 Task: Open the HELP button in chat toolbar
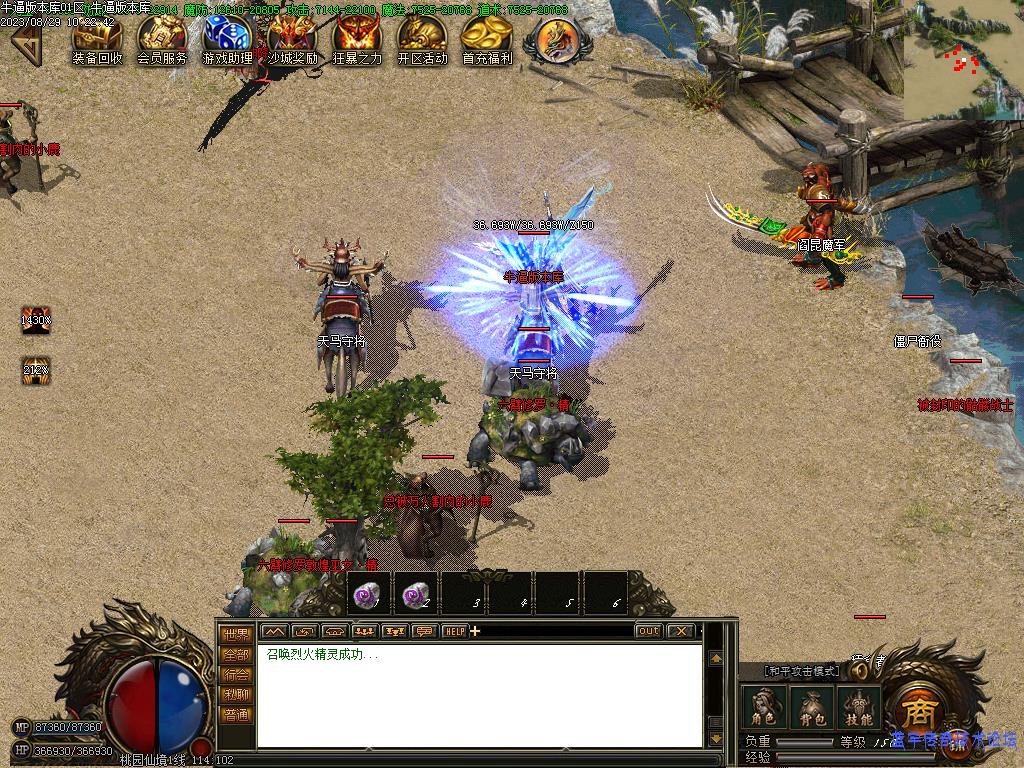pyautogui.click(x=454, y=631)
